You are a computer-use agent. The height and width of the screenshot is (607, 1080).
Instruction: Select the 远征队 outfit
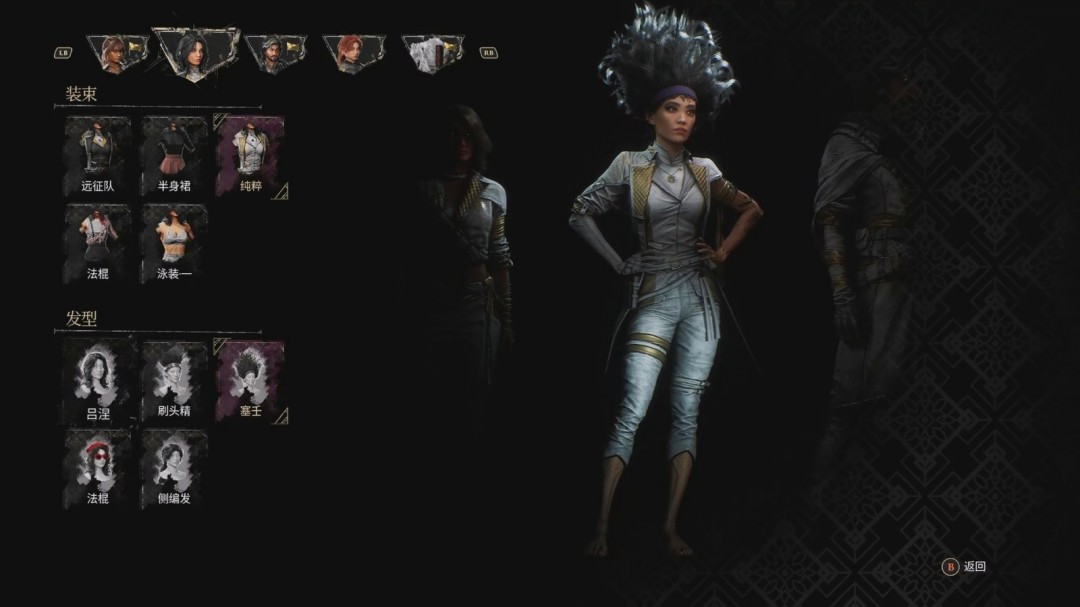[98, 155]
